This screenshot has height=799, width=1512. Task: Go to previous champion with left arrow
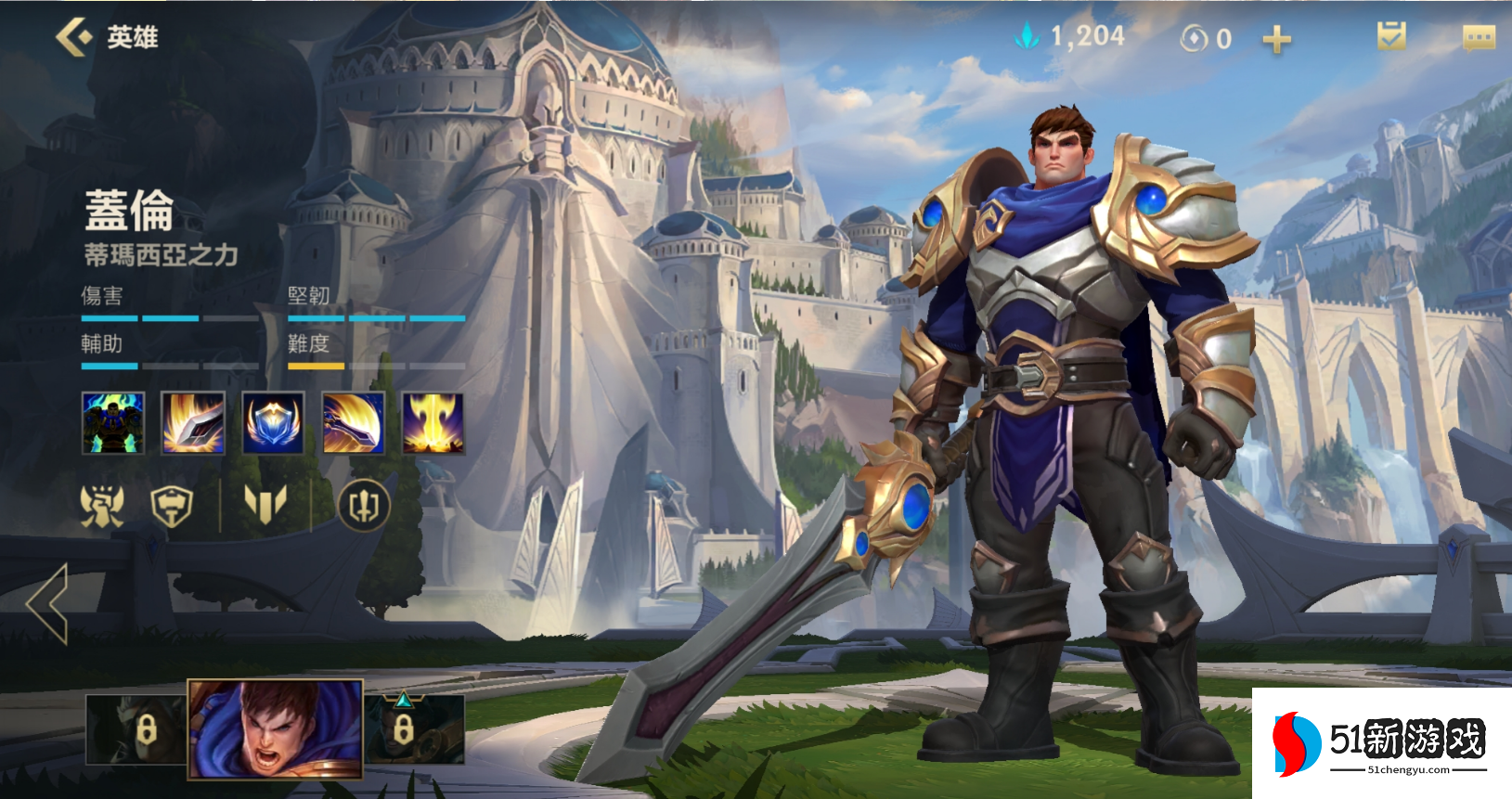click(x=48, y=603)
